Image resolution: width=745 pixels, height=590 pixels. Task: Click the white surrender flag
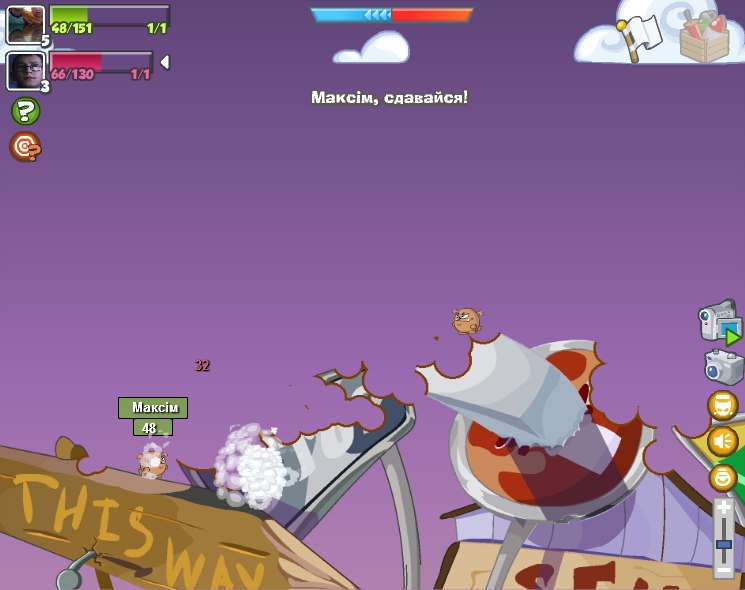(642, 35)
